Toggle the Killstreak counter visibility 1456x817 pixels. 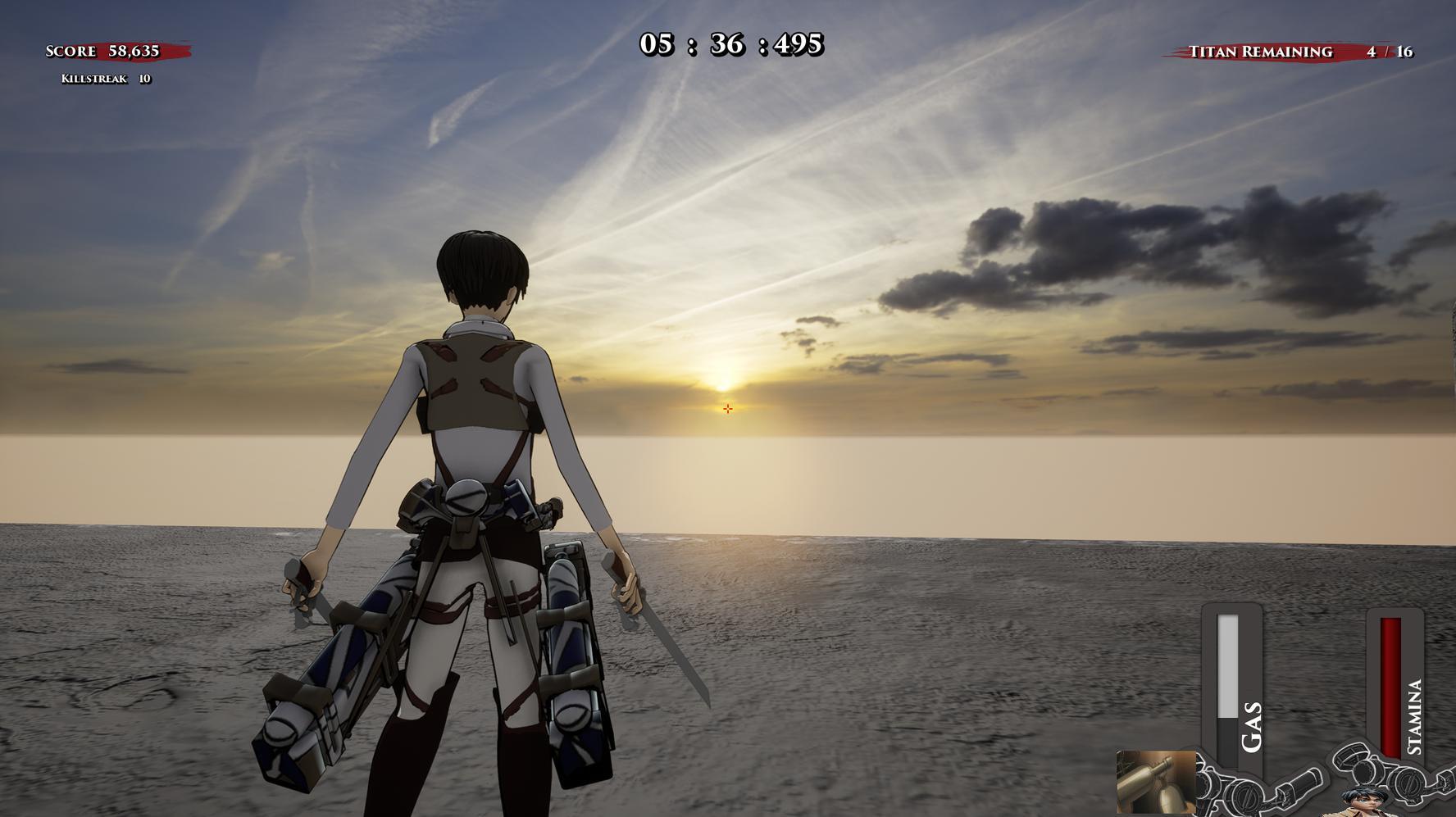(x=107, y=79)
